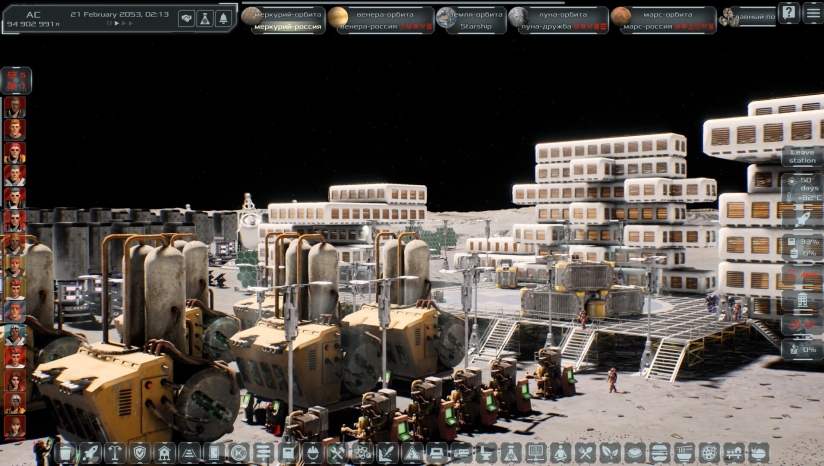
Task: Open the help question mark button
Action: click(x=789, y=13)
